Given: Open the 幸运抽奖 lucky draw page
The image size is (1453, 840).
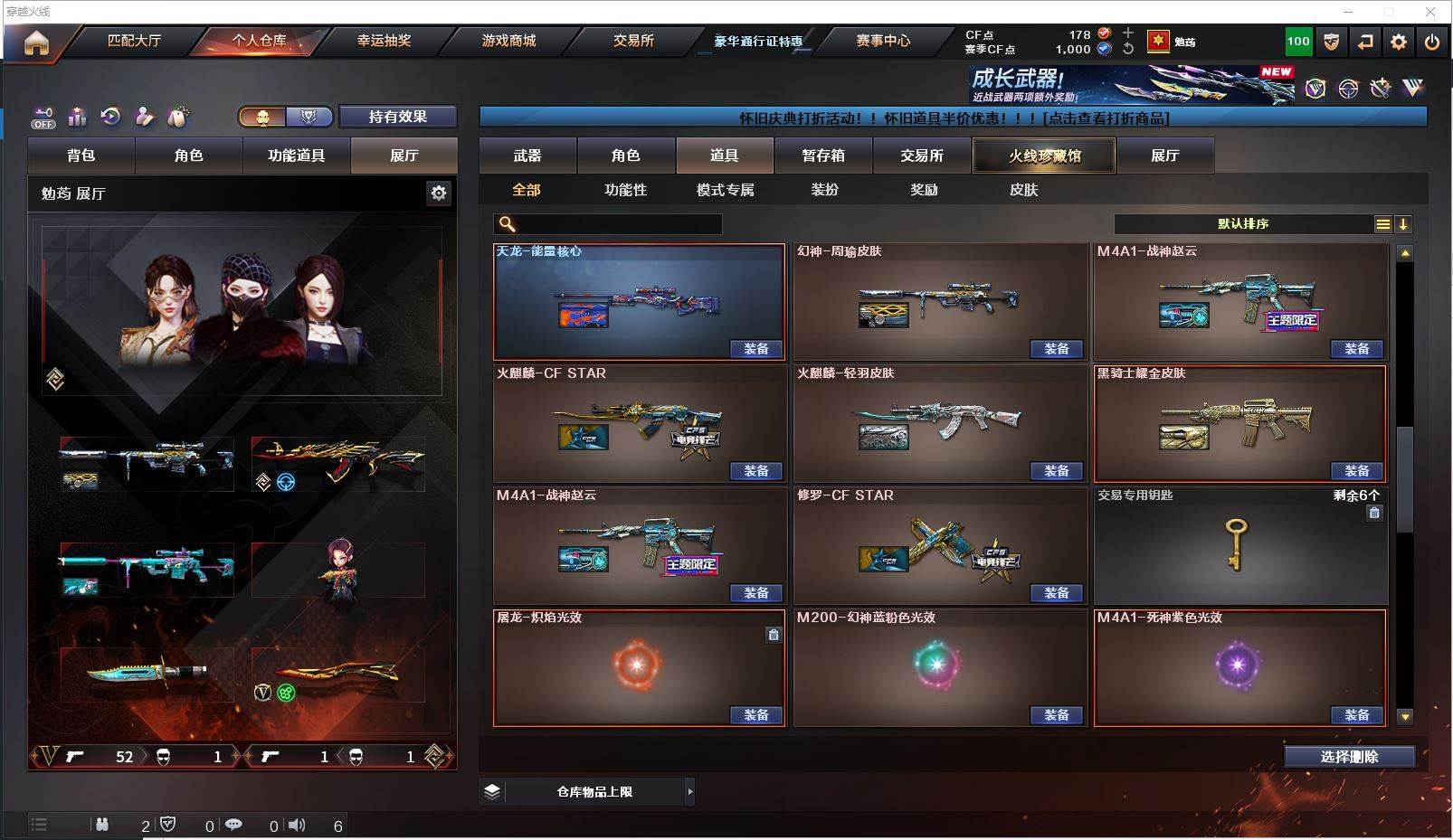Looking at the screenshot, I should pos(384,41).
